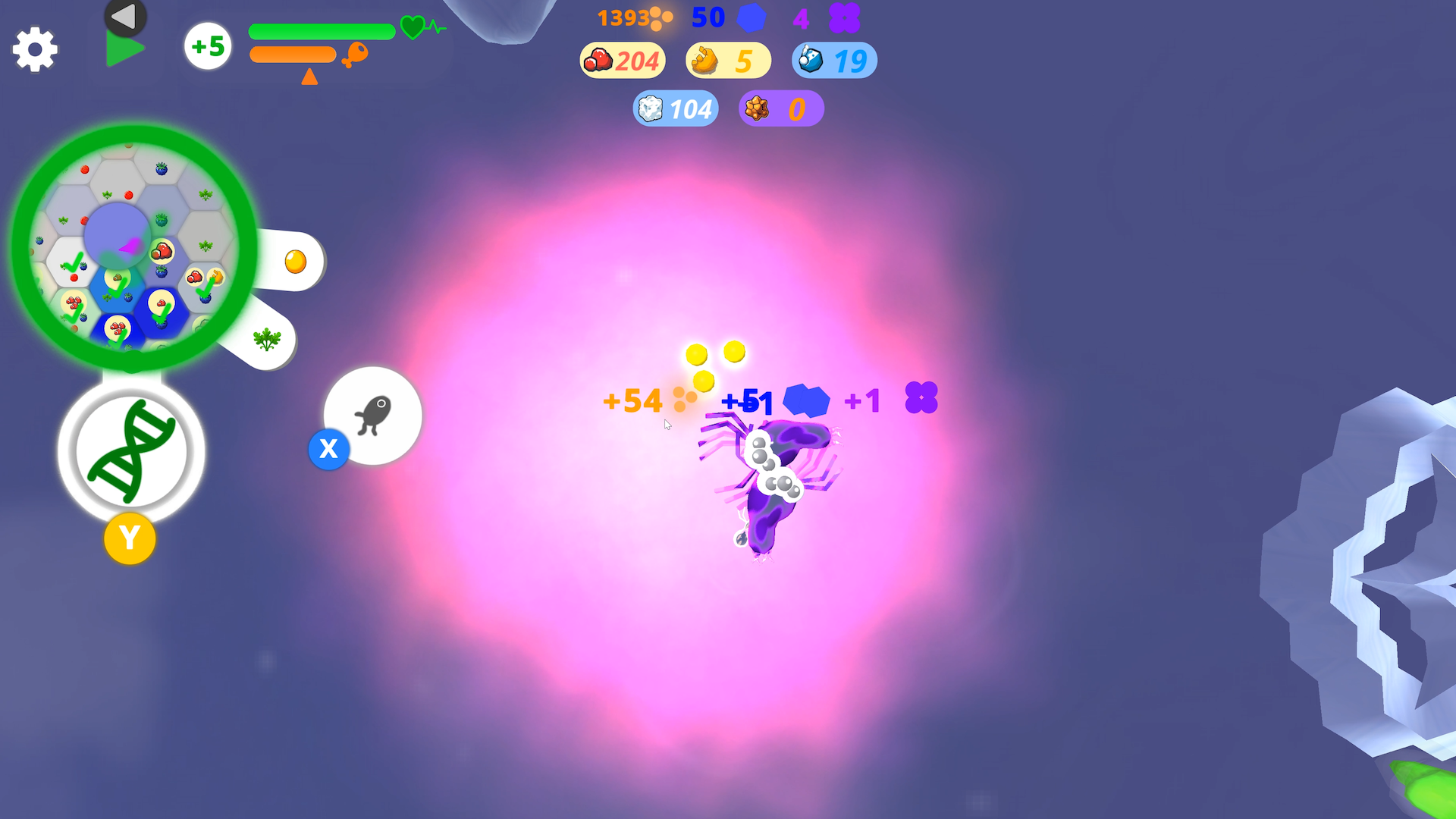Select the seaweed plant icon

[267, 340]
